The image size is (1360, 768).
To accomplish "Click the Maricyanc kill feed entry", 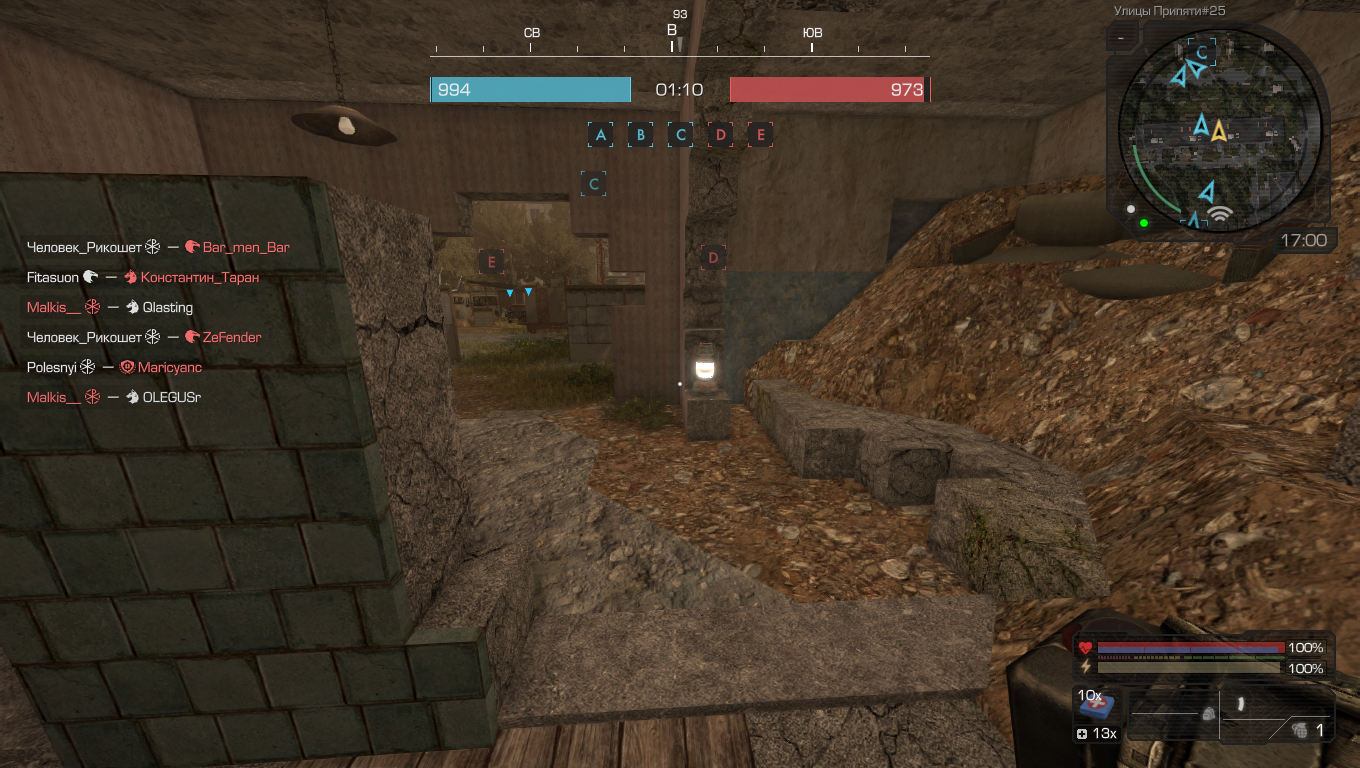I will (169, 367).
